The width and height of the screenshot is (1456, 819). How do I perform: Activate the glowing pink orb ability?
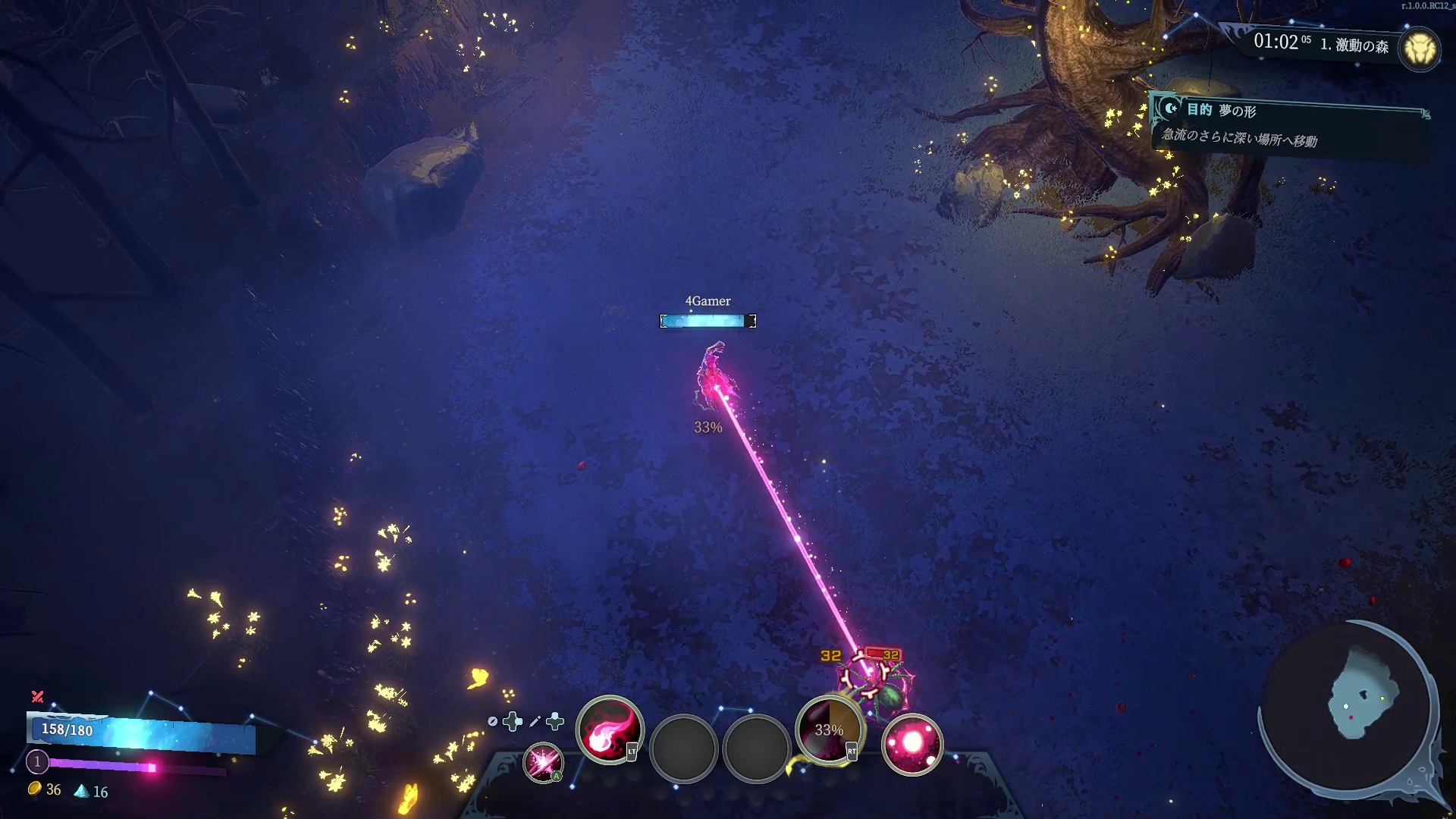912,744
